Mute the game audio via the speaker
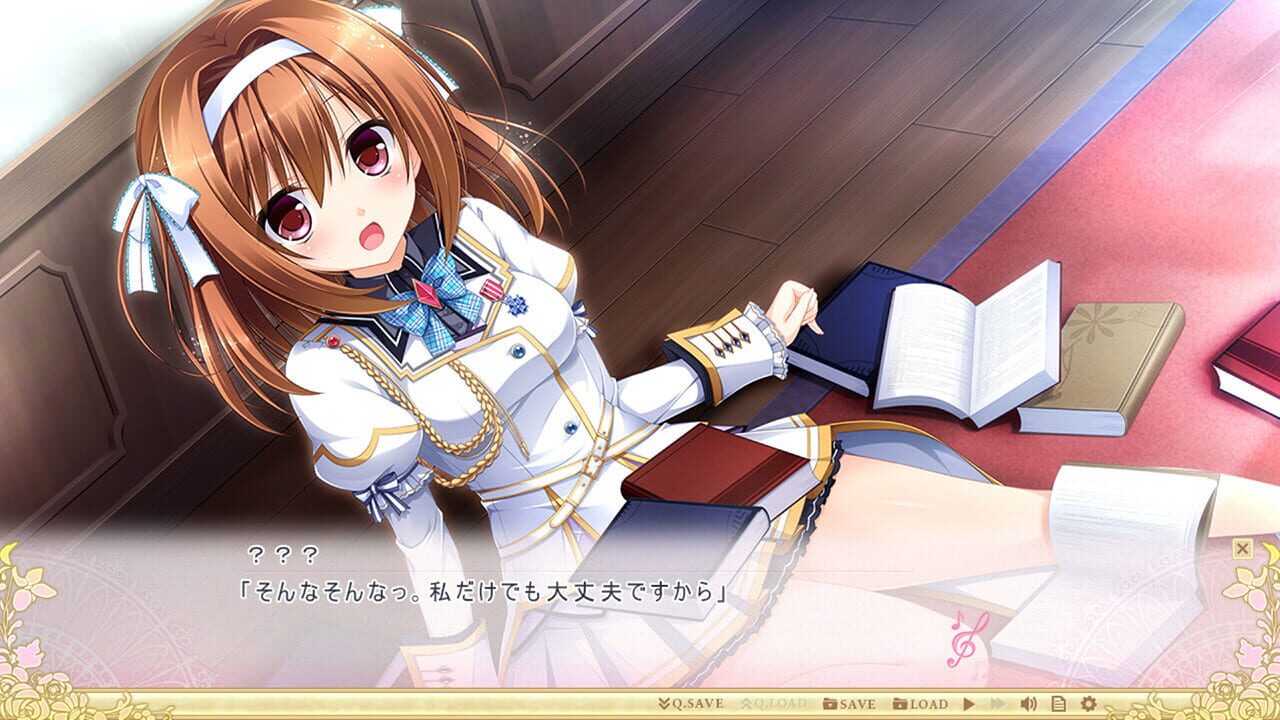 point(1029,705)
